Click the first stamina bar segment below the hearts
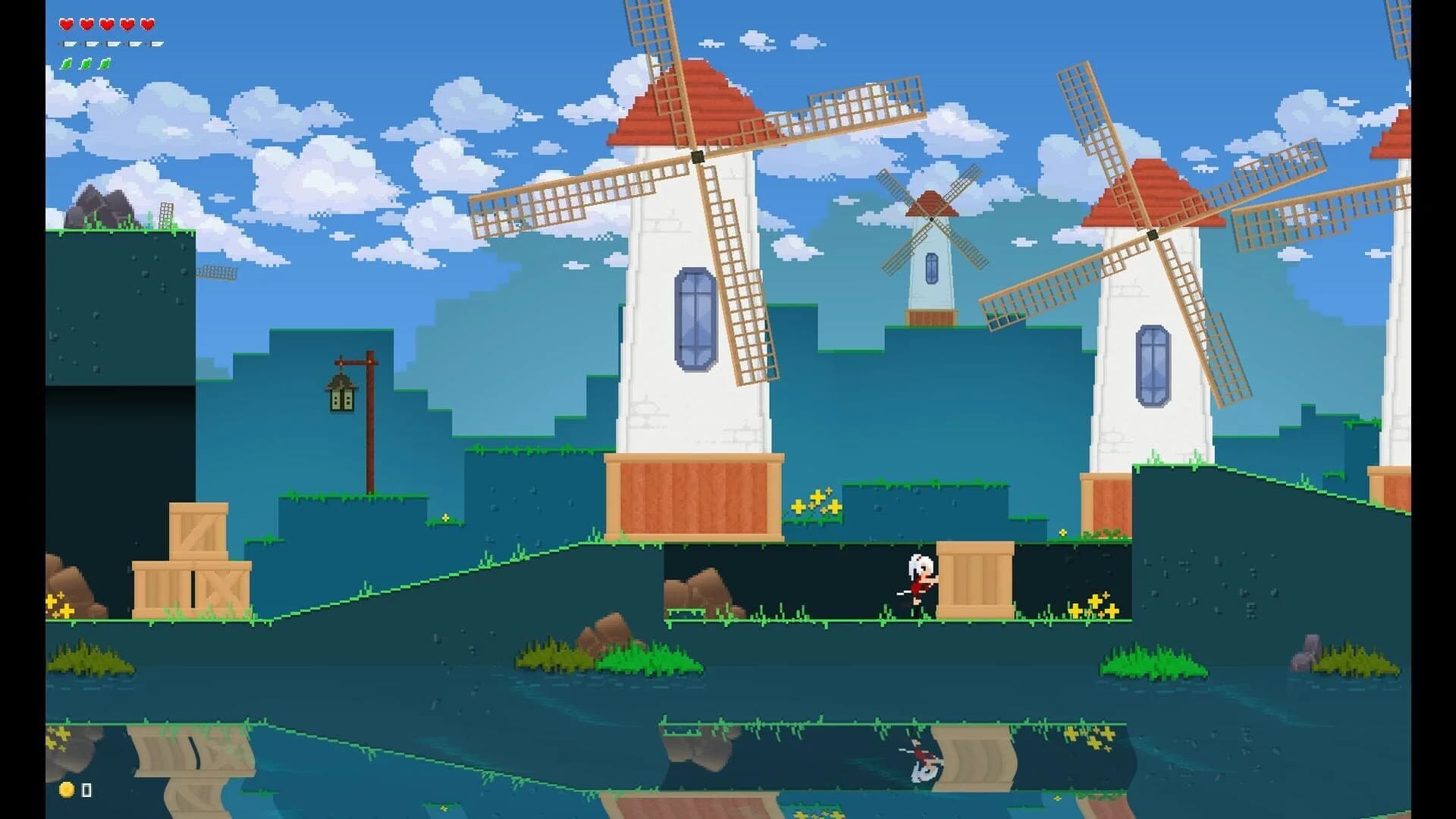The width and height of the screenshot is (1456, 819). click(68, 44)
